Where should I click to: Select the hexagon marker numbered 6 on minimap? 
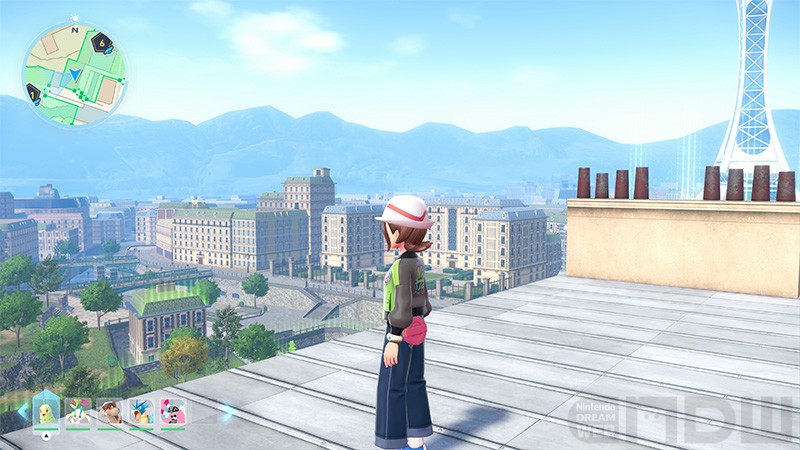(x=102, y=43)
